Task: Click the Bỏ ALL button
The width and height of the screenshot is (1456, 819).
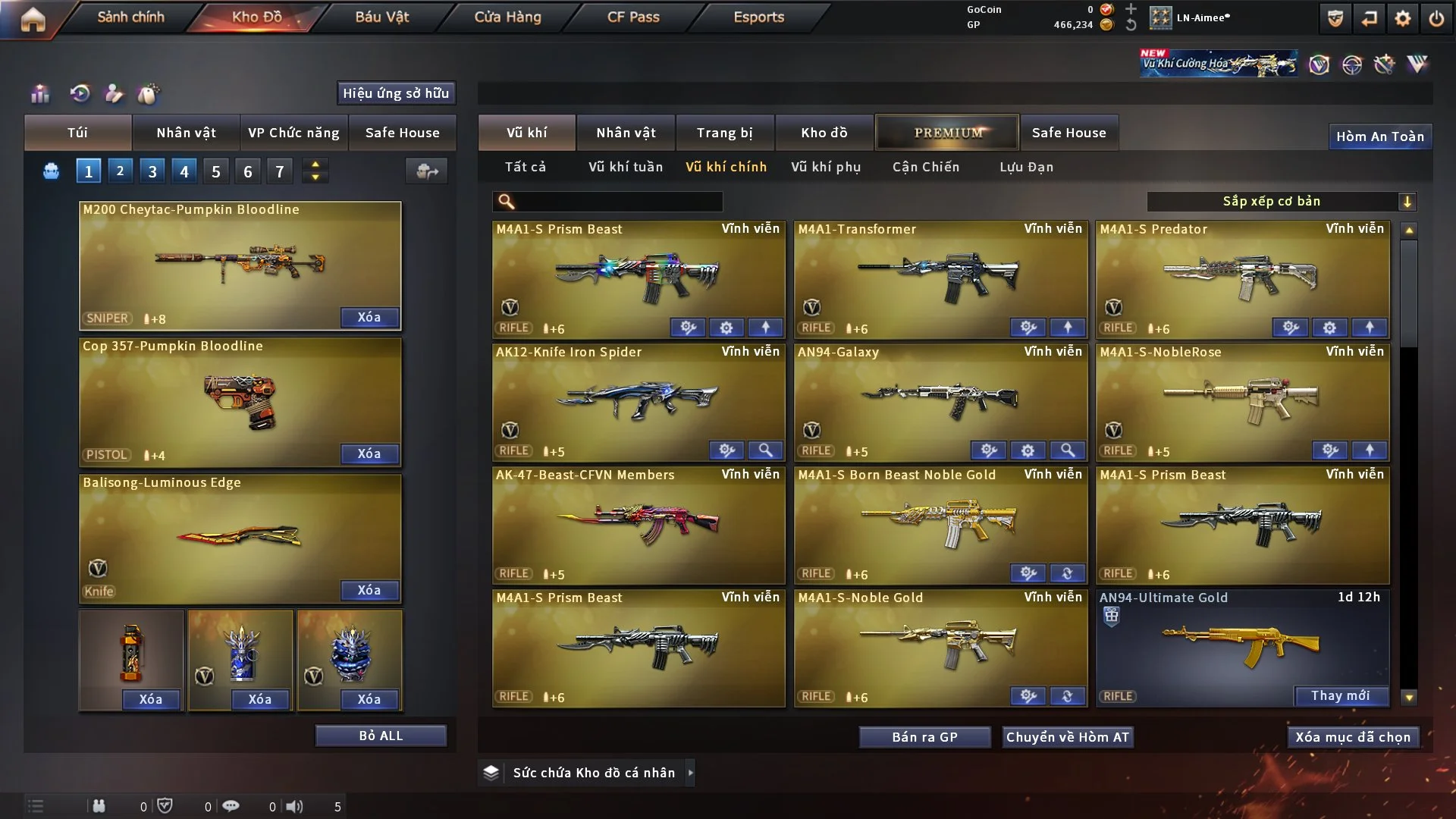Action: (x=381, y=736)
